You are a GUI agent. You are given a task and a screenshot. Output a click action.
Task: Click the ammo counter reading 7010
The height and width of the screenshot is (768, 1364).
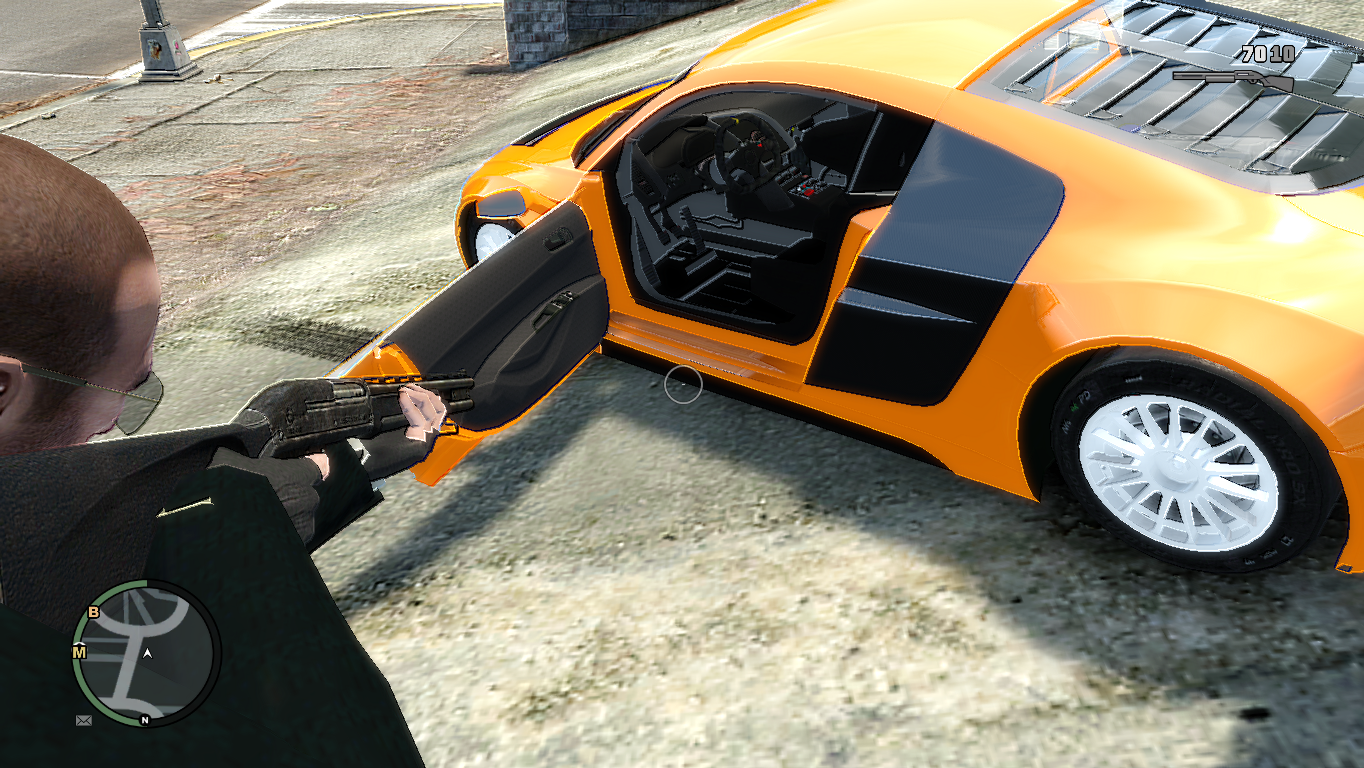tap(1266, 54)
